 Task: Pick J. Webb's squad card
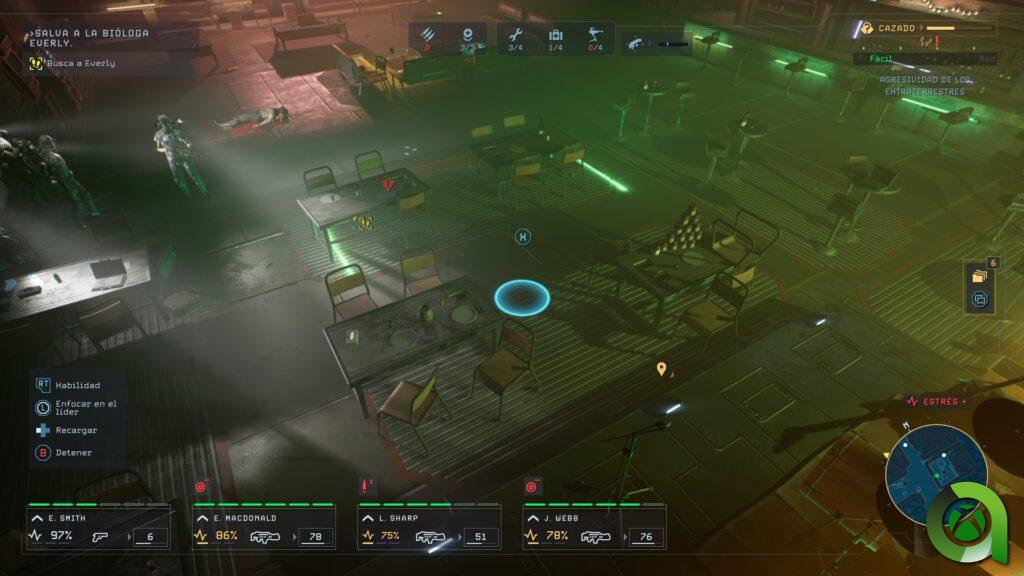[594, 527]
